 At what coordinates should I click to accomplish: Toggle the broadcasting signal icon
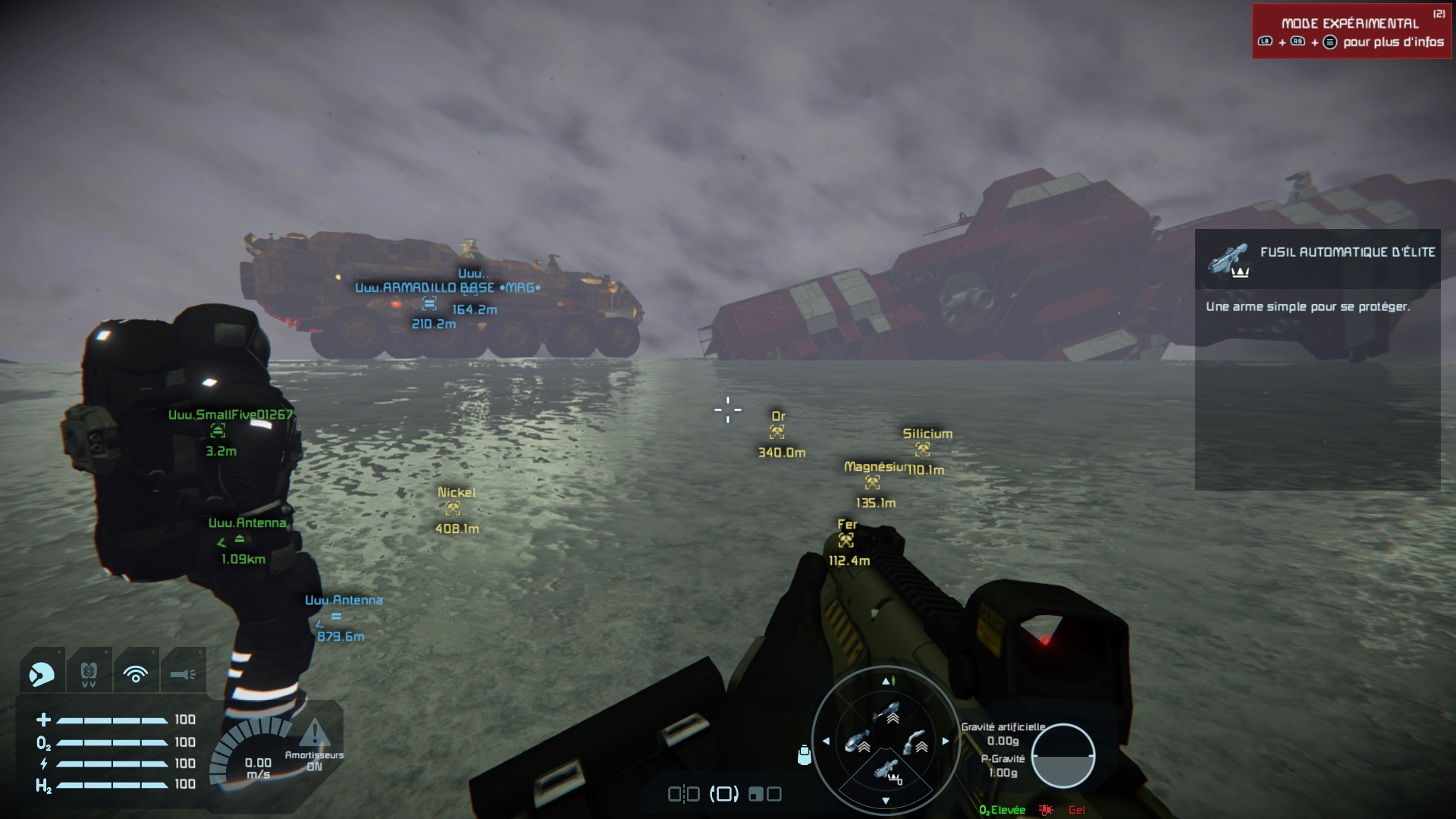click(x=136, y=673)
